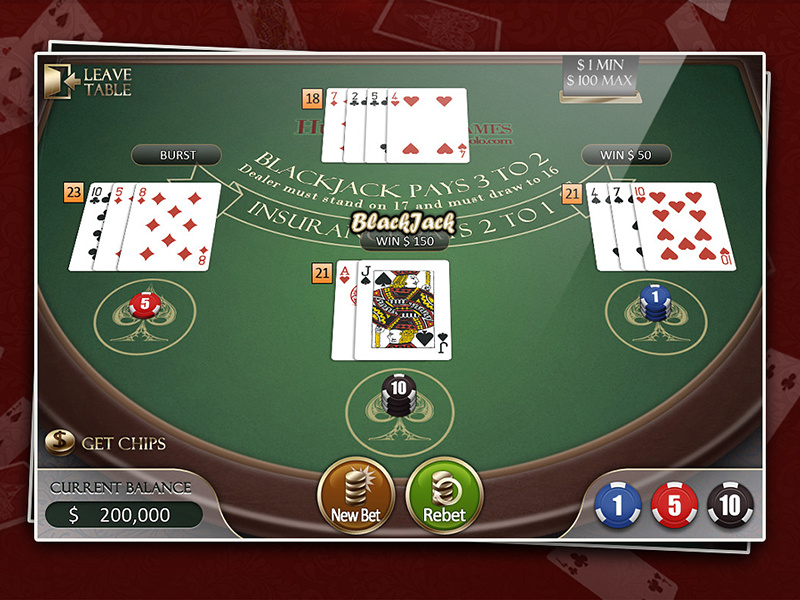Click the left betting spot with 5 chip
Image resolution: width=800 pixels, height=600 pixels.
pos(144,304)
